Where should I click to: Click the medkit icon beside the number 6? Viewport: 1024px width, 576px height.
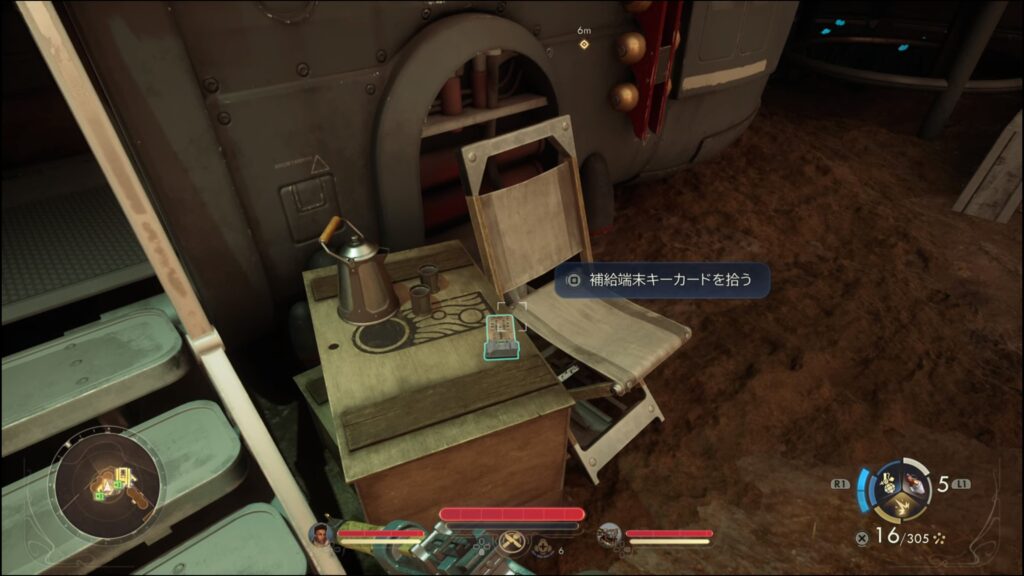pyautogui.click(x=544, y=547)
